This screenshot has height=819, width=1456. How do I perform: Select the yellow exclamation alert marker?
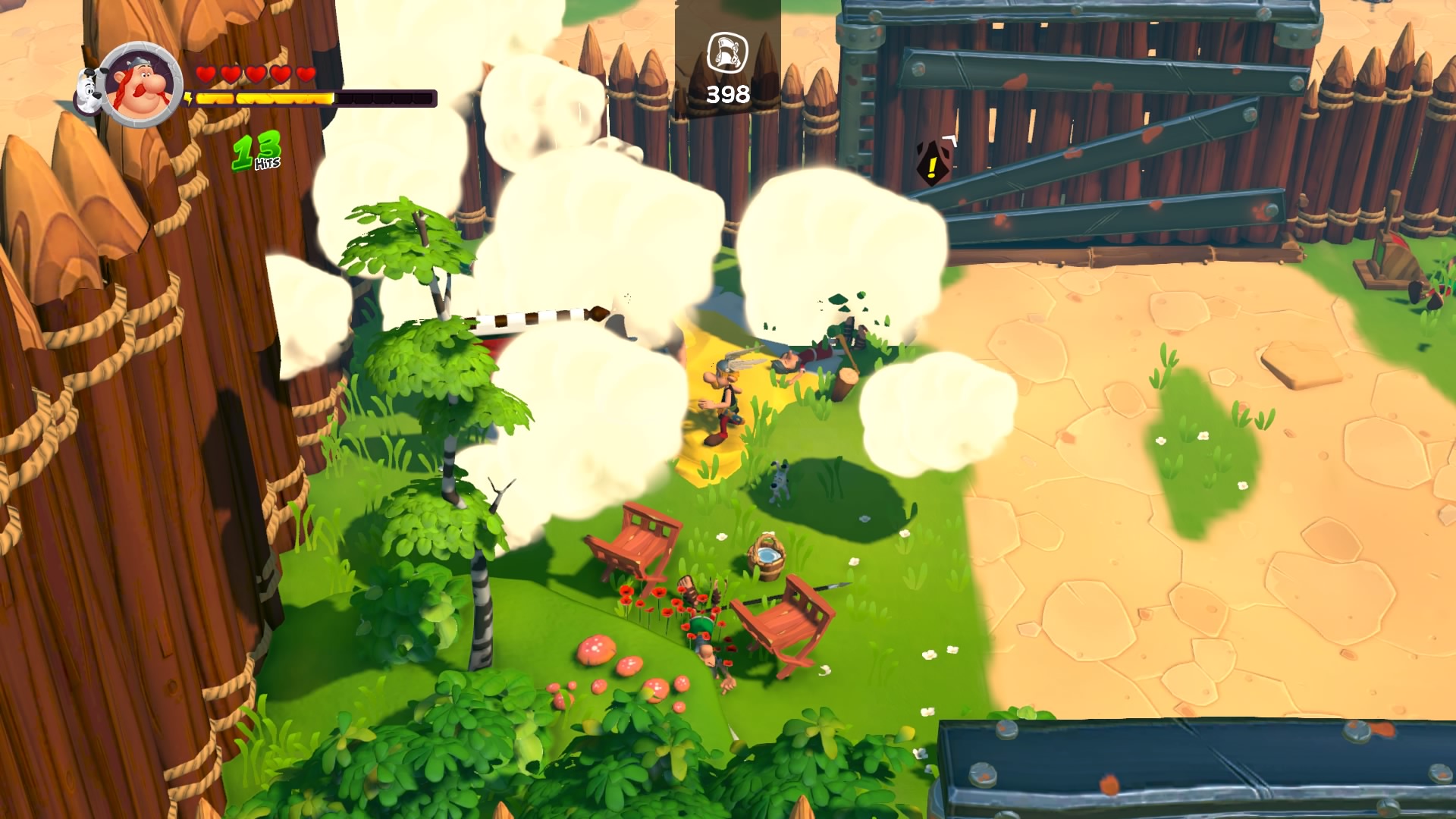[x=931, y=165]
